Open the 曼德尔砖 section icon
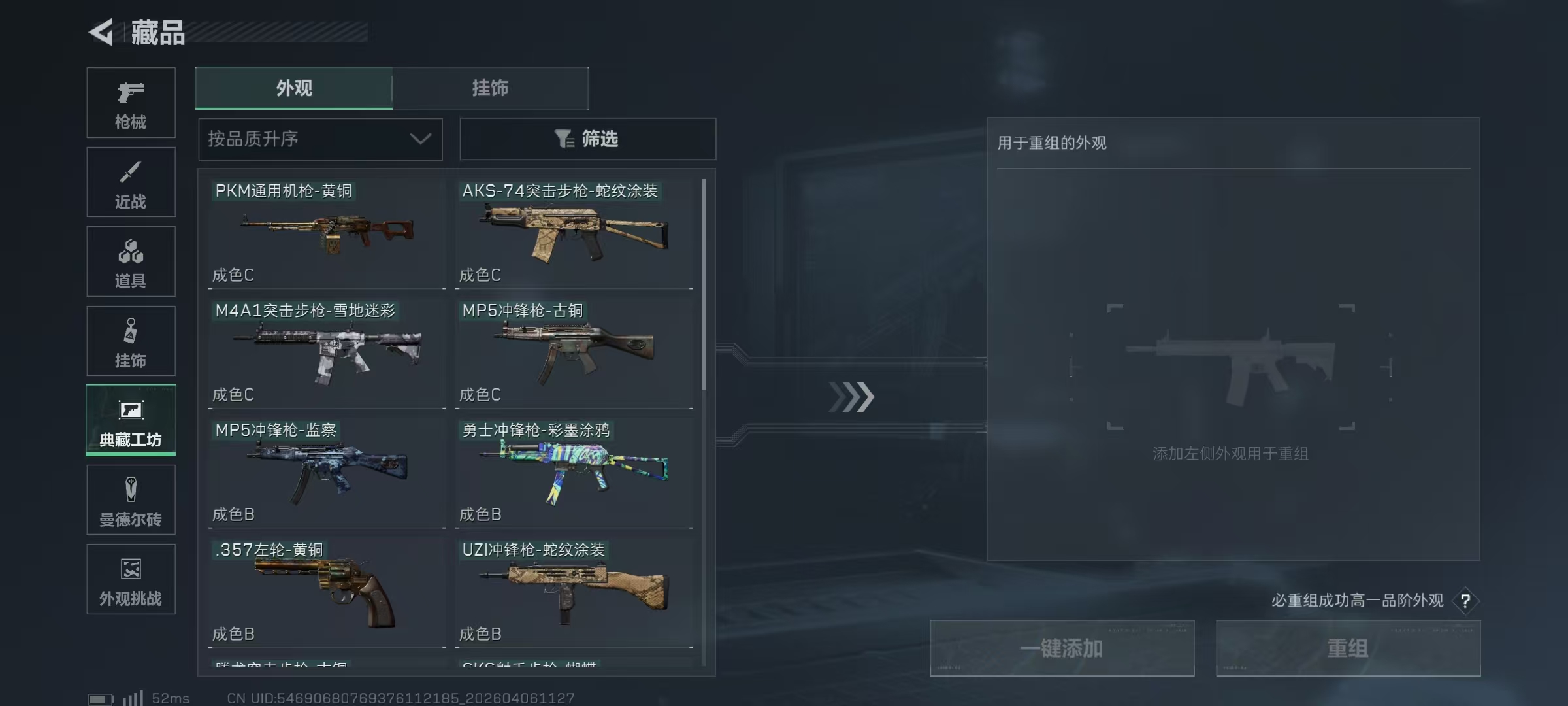 click(131, 499)
